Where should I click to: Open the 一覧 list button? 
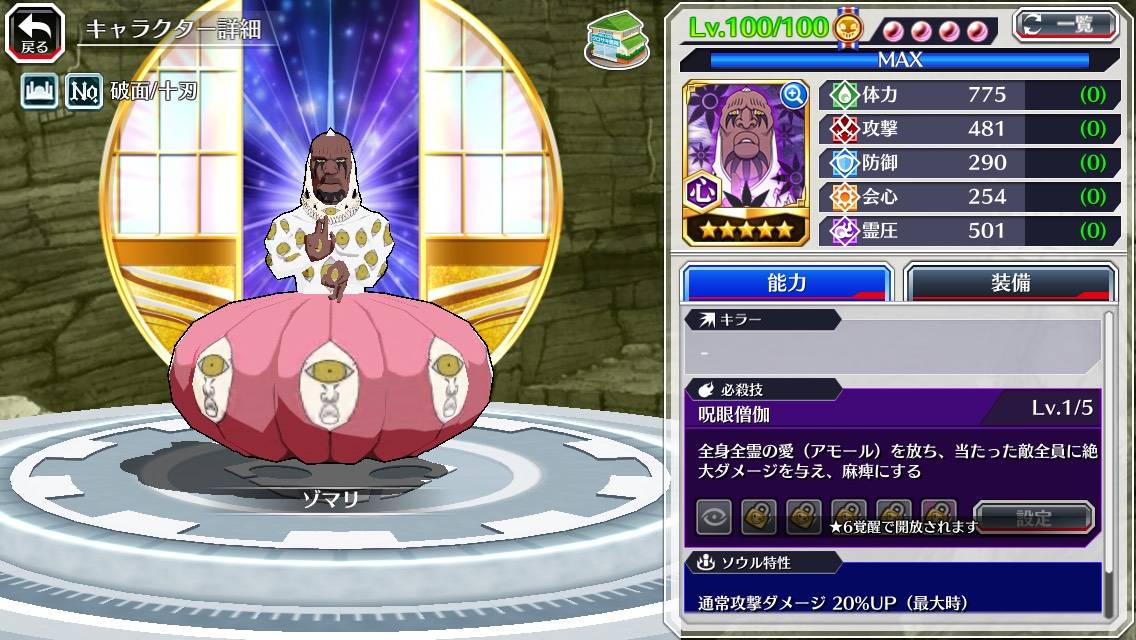1066,24
